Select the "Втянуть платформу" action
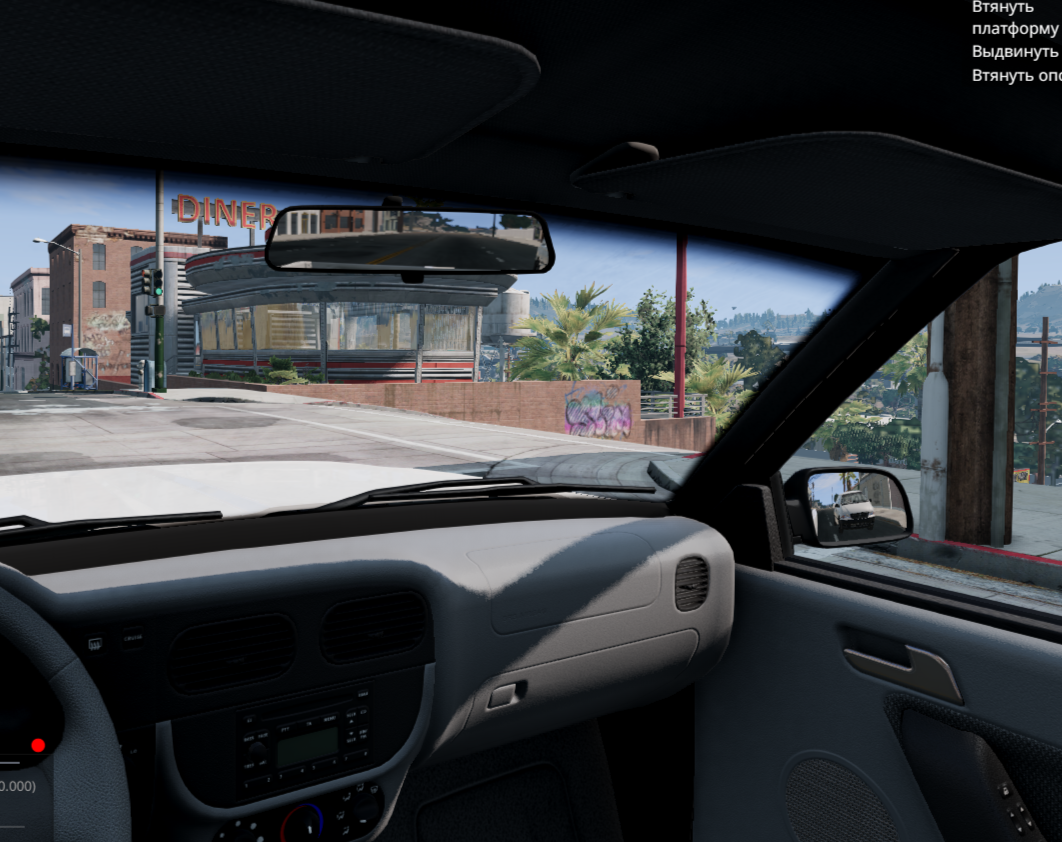1062x842 pixels. click(1014, 18)
